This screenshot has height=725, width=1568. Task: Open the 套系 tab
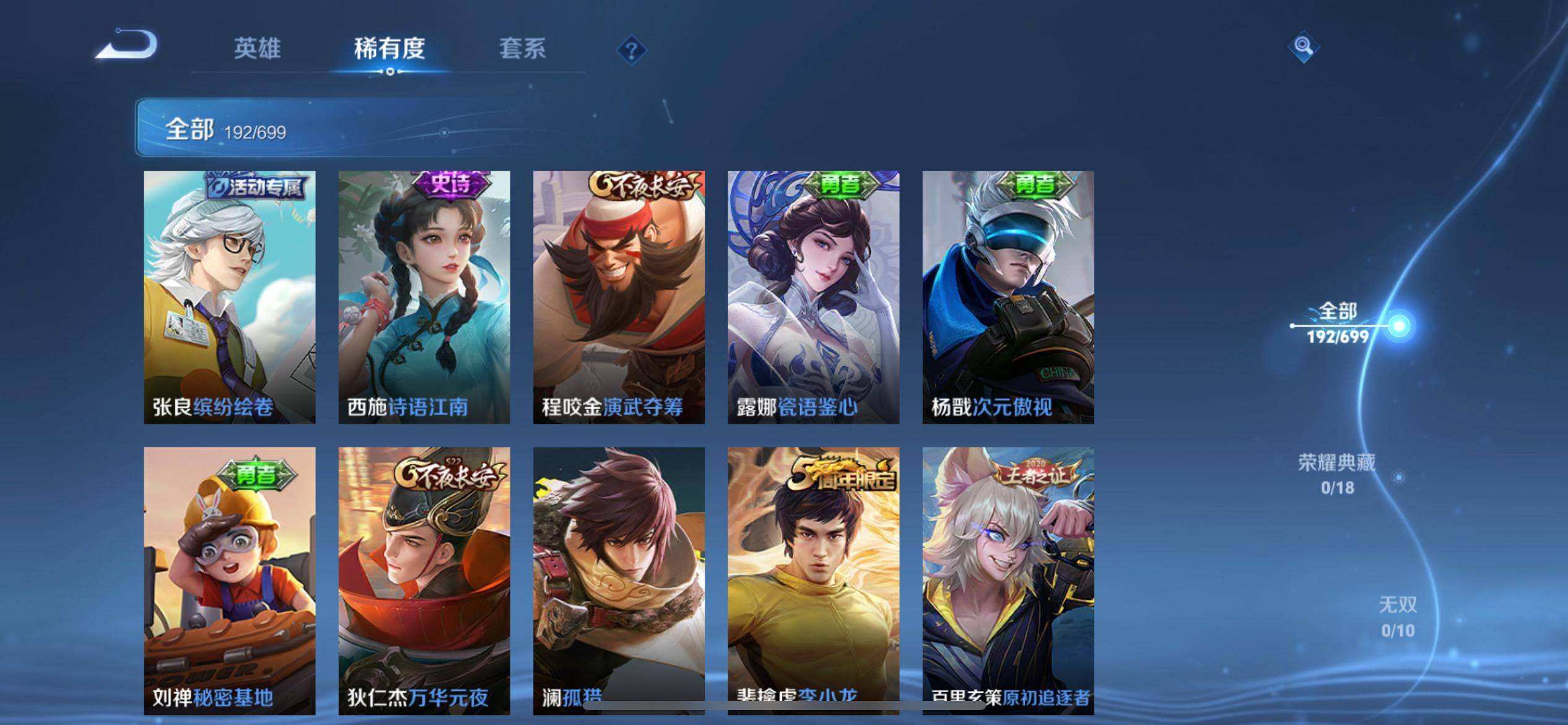pyautogui.click(x=522, y=48)
